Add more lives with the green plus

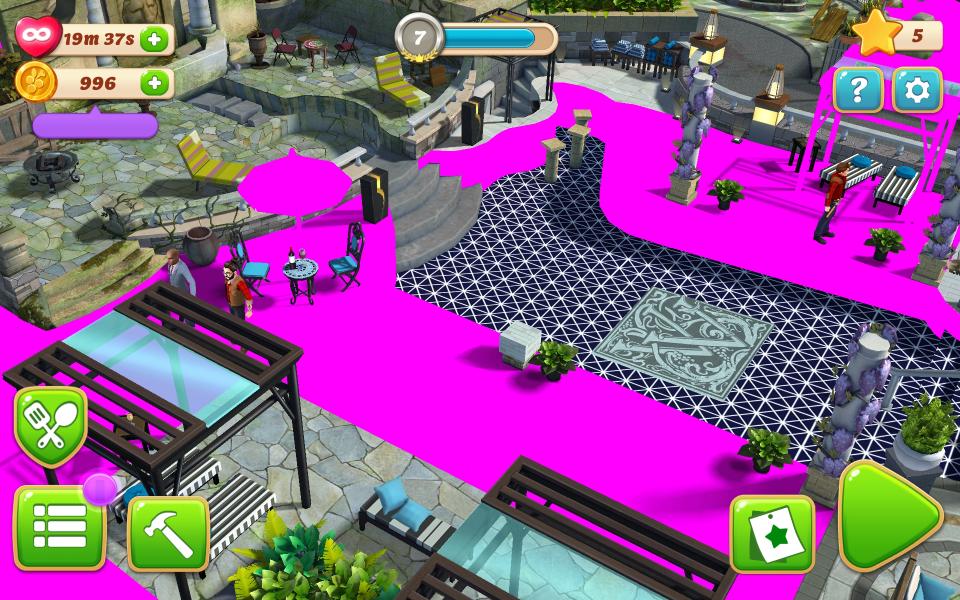[x=154, y=40]
